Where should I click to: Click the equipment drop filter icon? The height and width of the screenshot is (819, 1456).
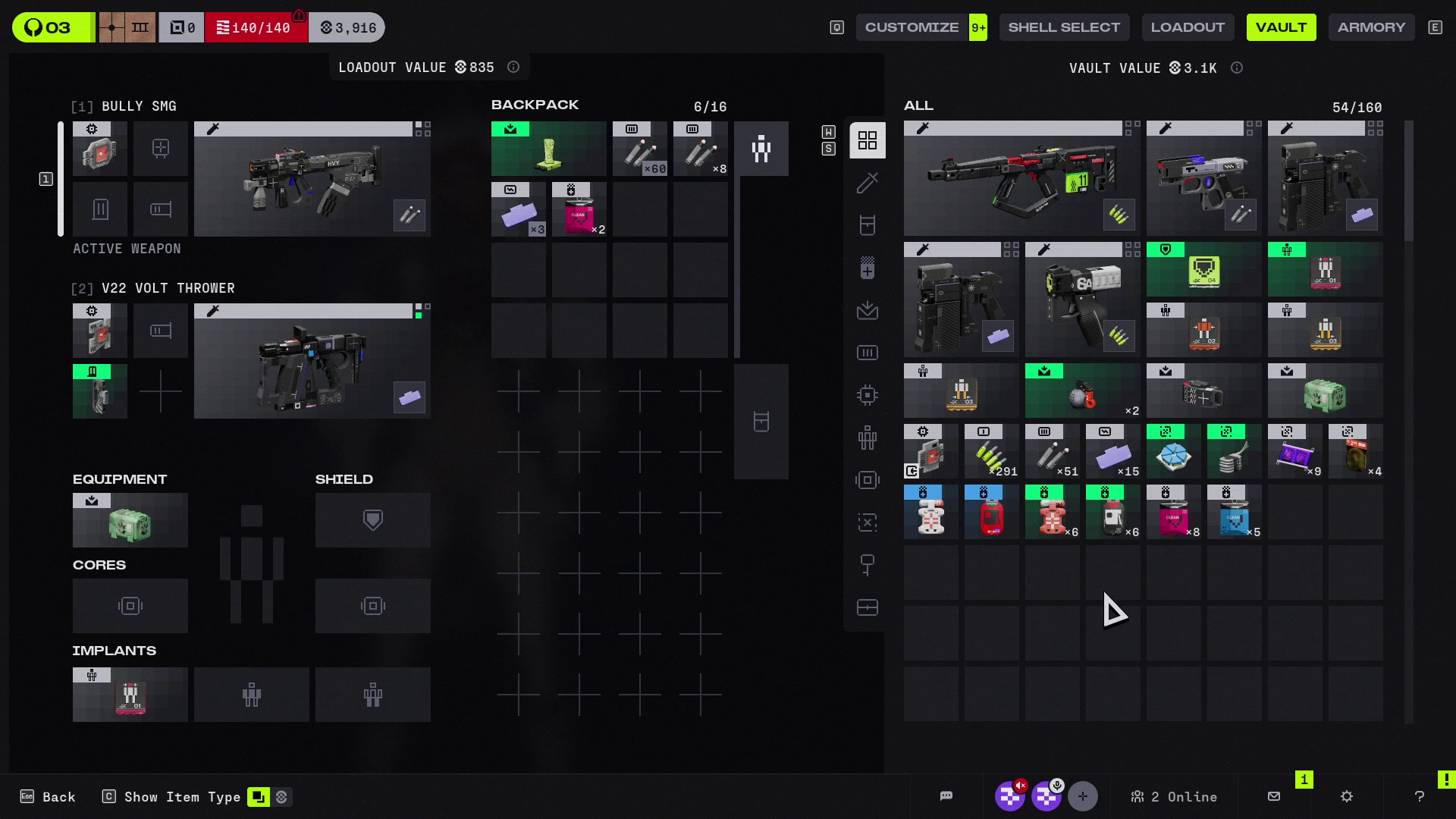[867, 311]
